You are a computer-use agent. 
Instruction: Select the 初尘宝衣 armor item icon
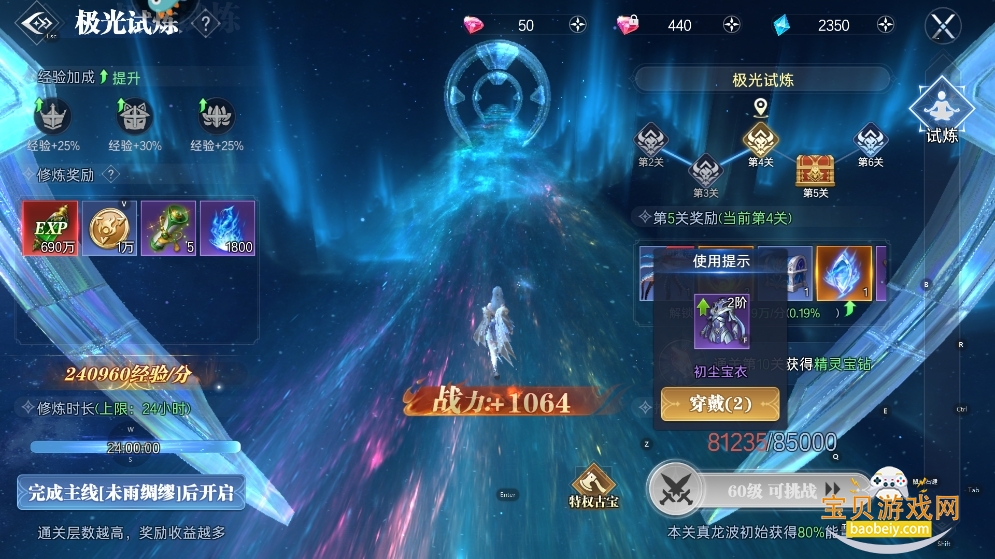click(x=721, y=321)
